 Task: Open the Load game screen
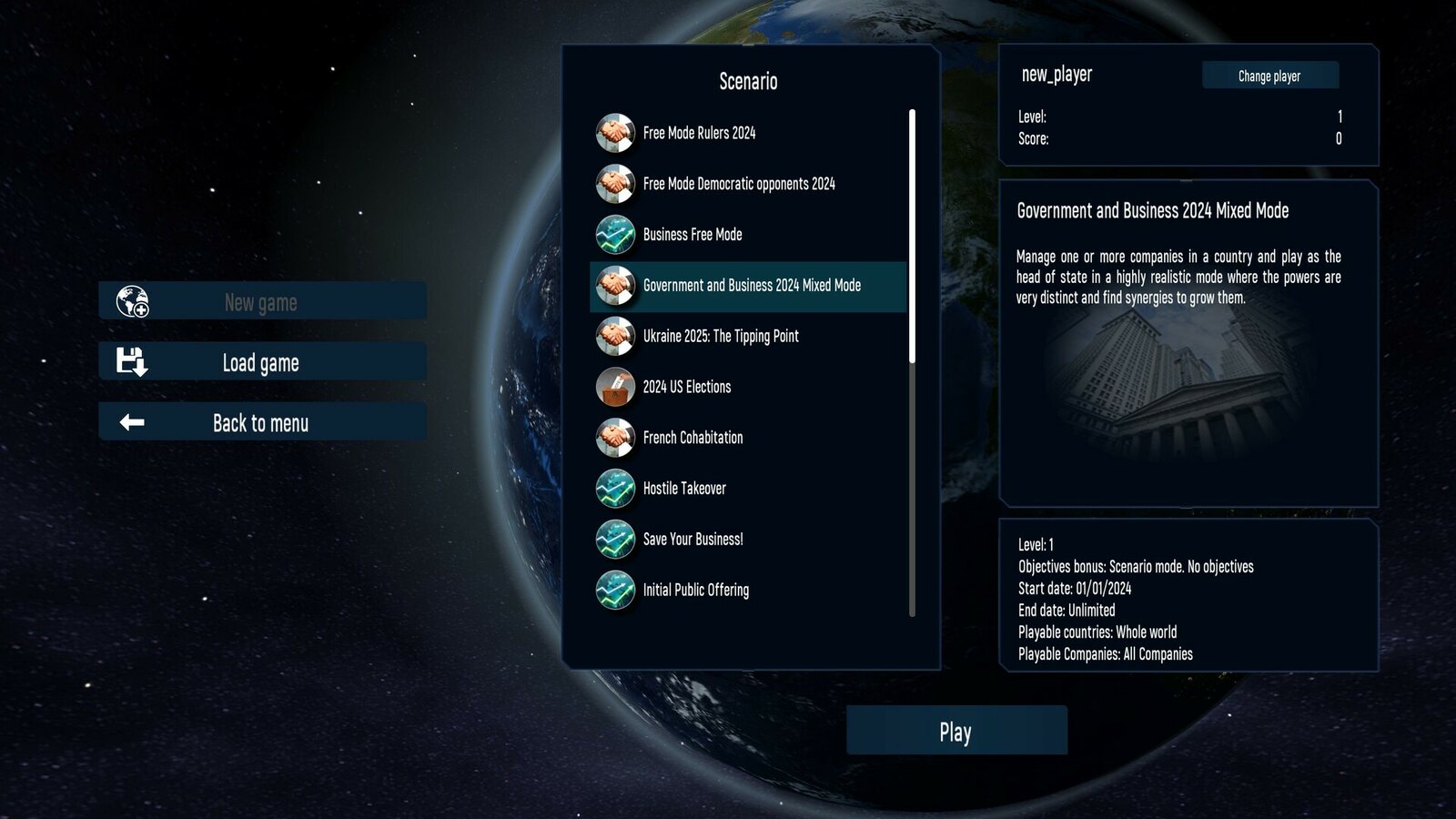260,361
